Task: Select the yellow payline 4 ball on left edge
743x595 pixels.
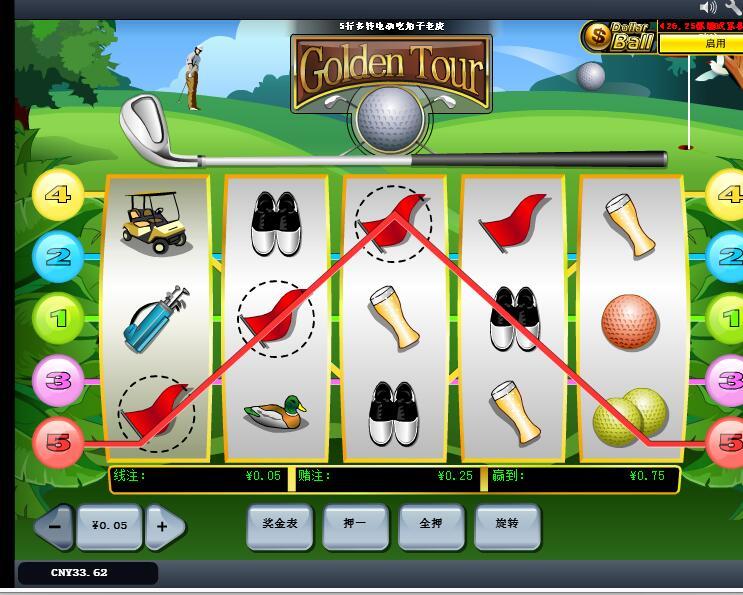Action: [x=58, y=194]
